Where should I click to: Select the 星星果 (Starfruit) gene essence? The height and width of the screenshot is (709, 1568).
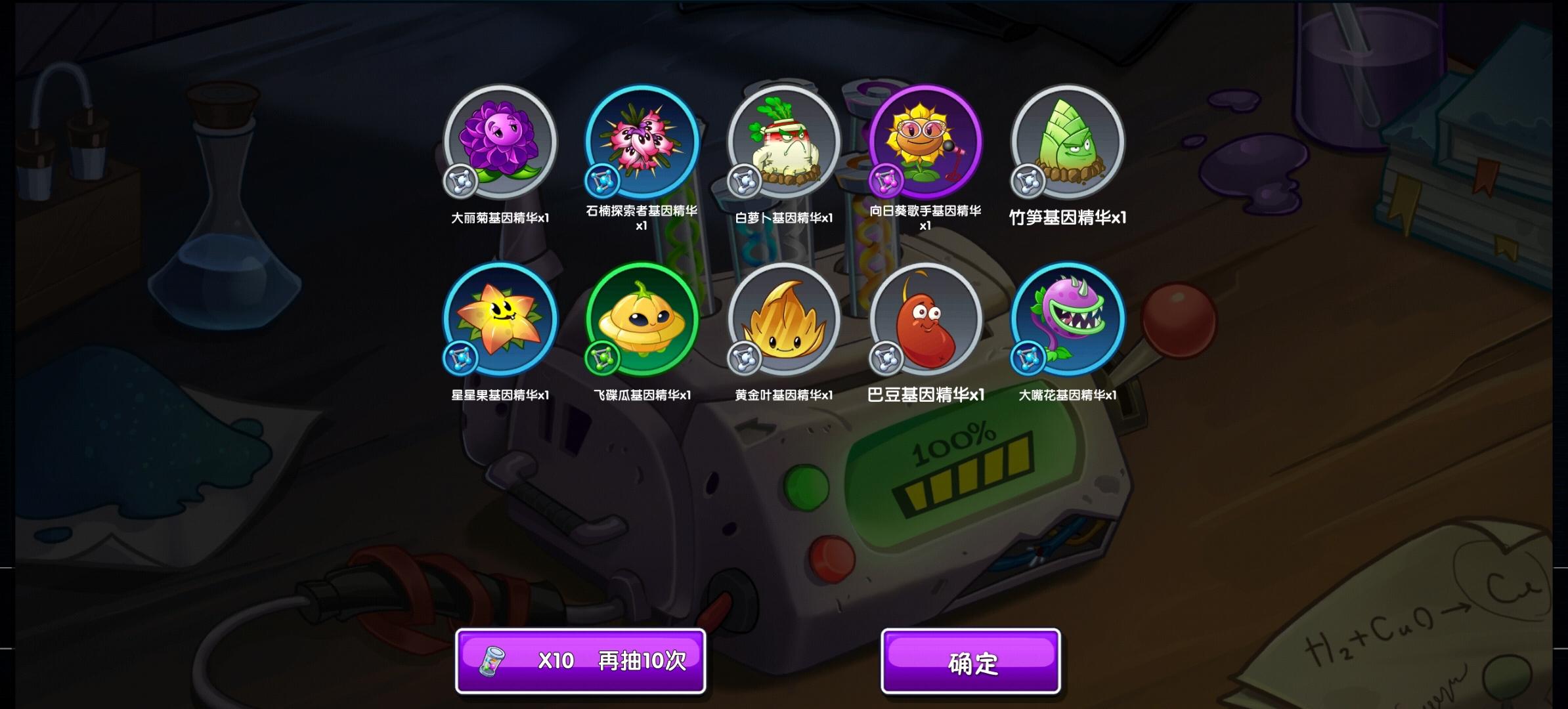pos(502,322)
